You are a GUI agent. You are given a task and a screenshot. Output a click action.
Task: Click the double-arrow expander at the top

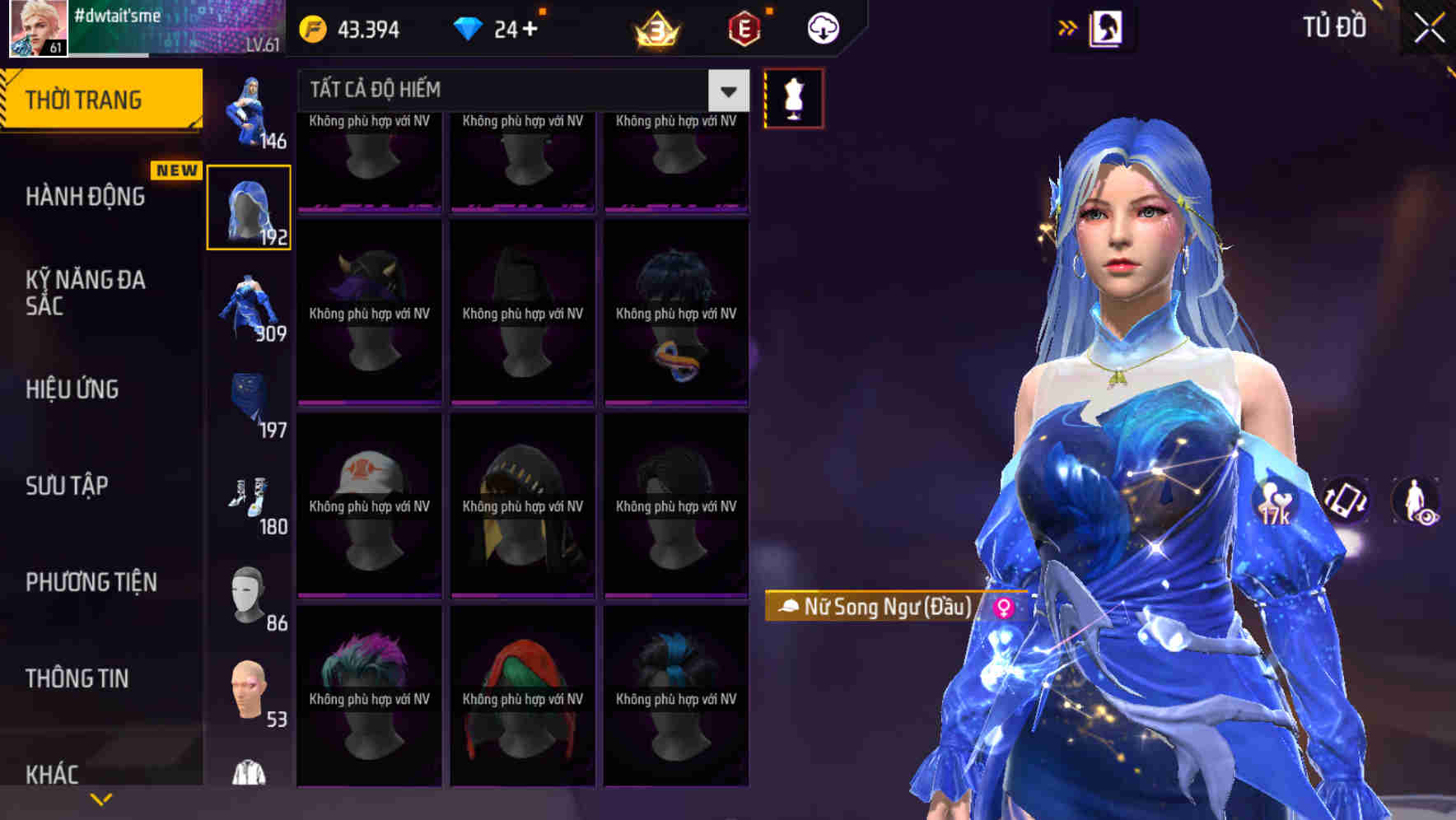pos(1068,27)
